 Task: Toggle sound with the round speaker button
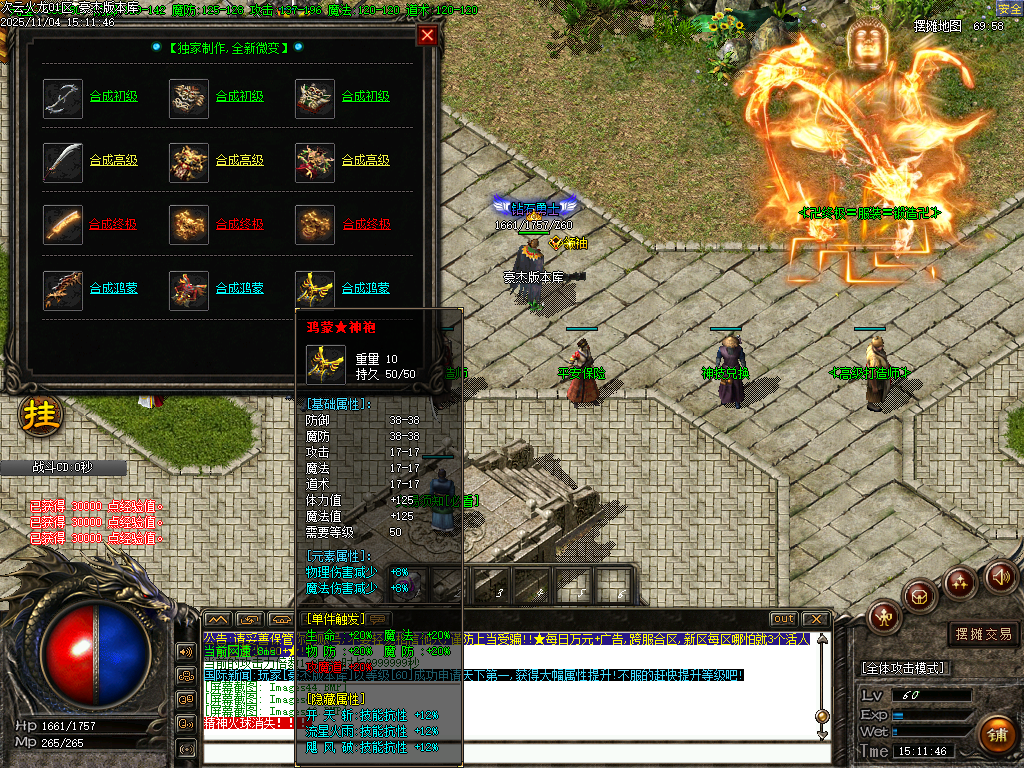(x=1000, y=577)
